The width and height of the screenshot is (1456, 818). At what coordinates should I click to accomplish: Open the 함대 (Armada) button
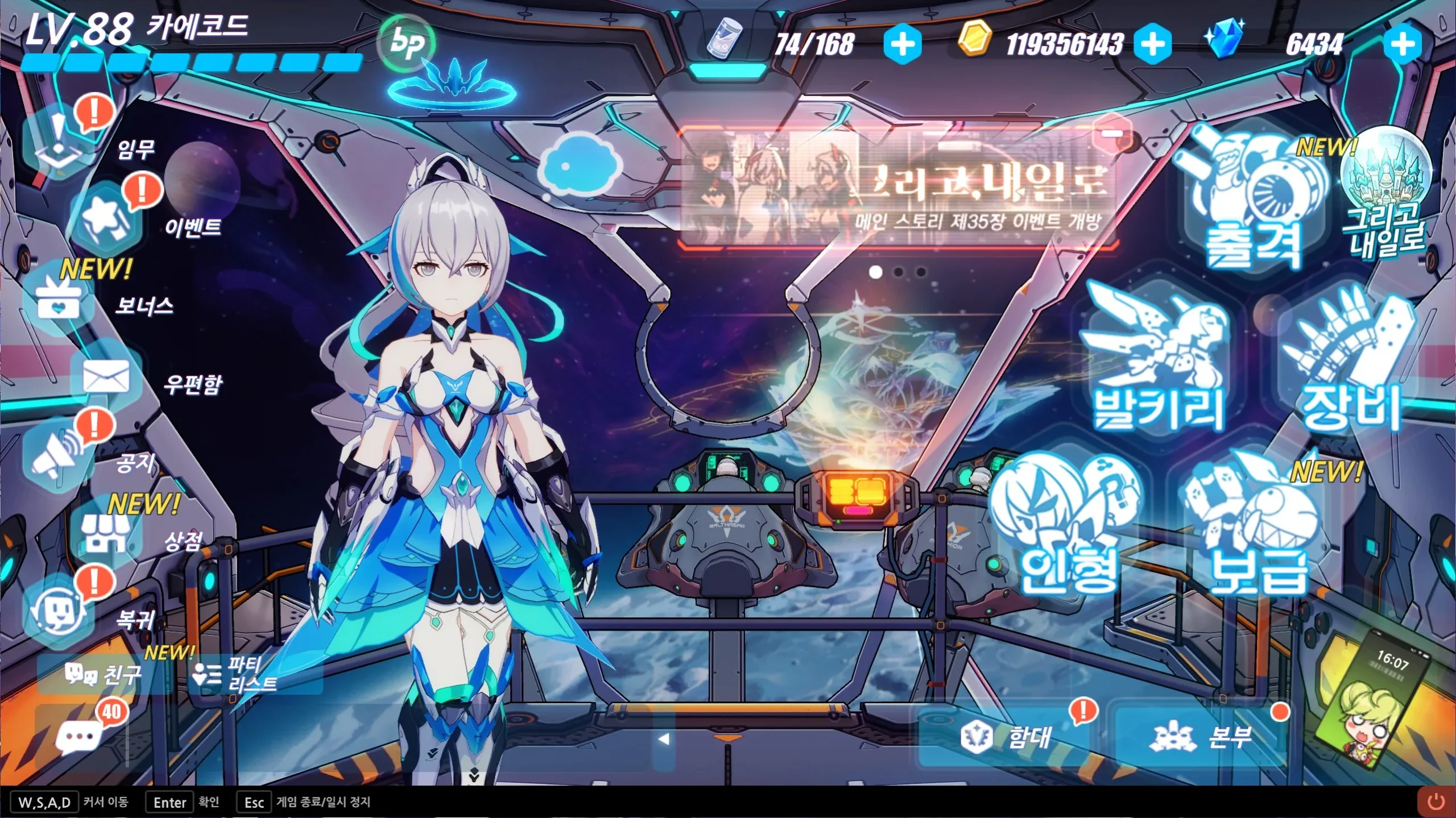coord(1007,737)
